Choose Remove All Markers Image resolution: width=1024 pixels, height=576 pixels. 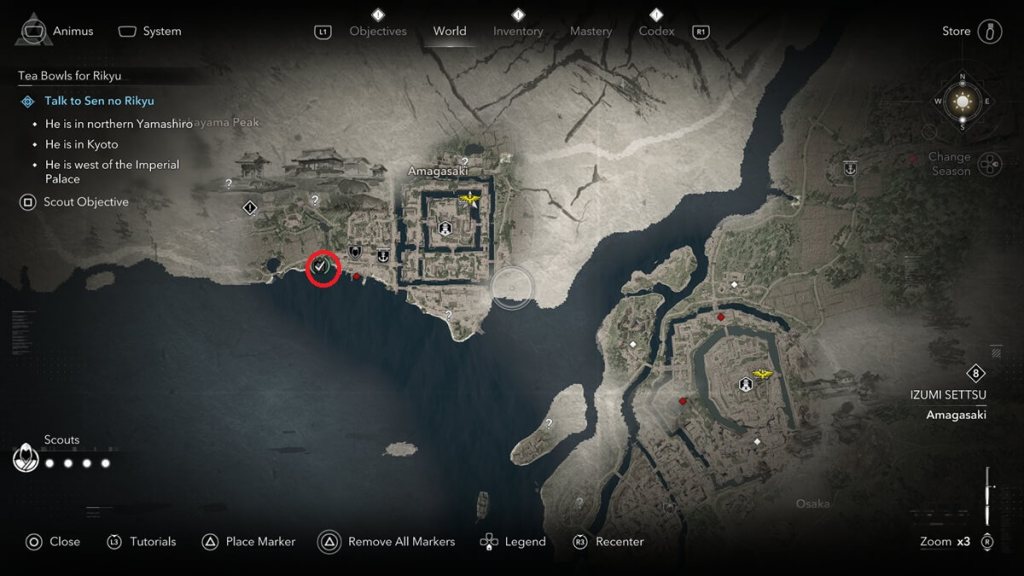click(x=400, y=542)
